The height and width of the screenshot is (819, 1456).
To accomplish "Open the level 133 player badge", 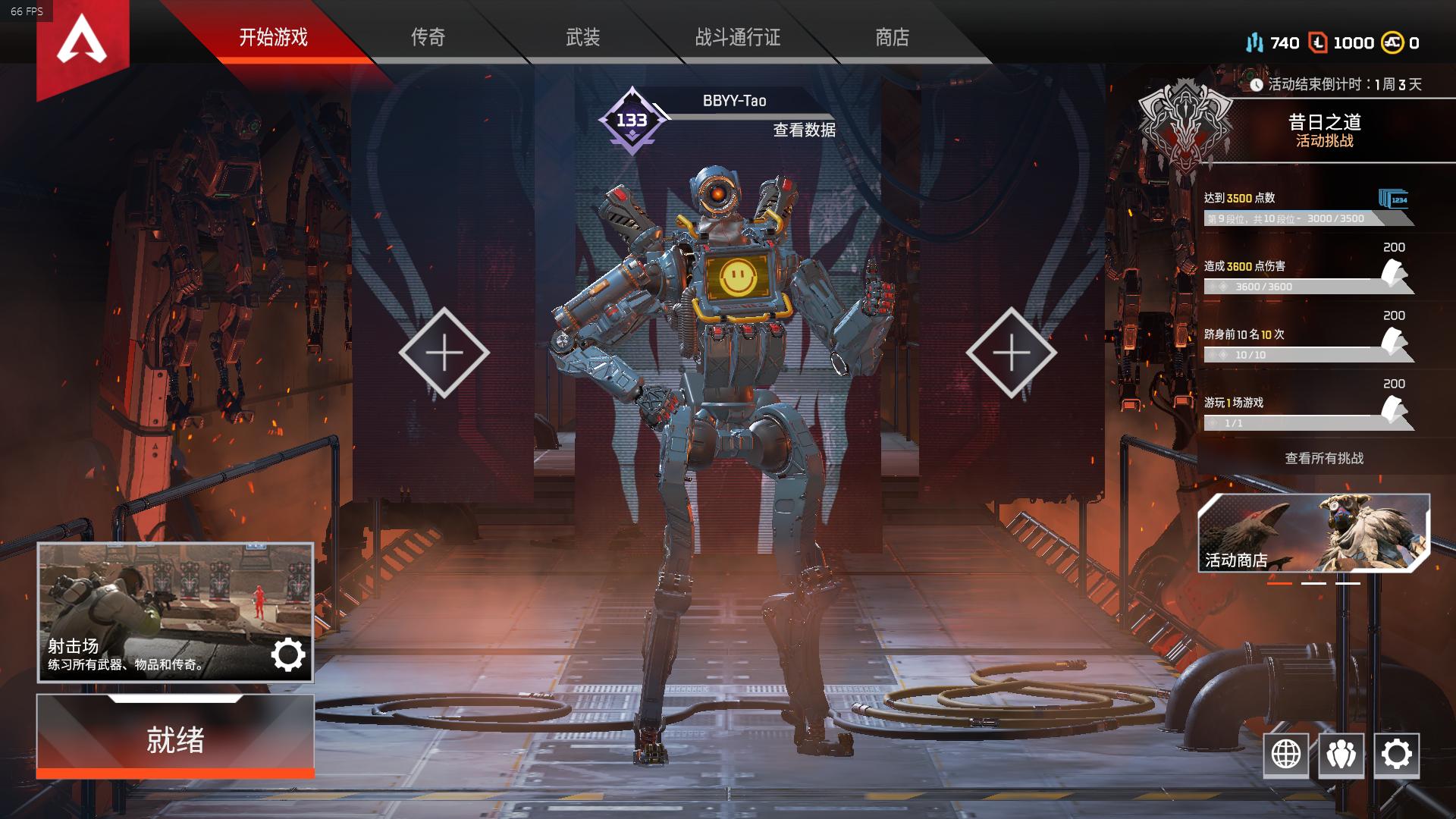I will pyautogui.click(x=632, y=121).
